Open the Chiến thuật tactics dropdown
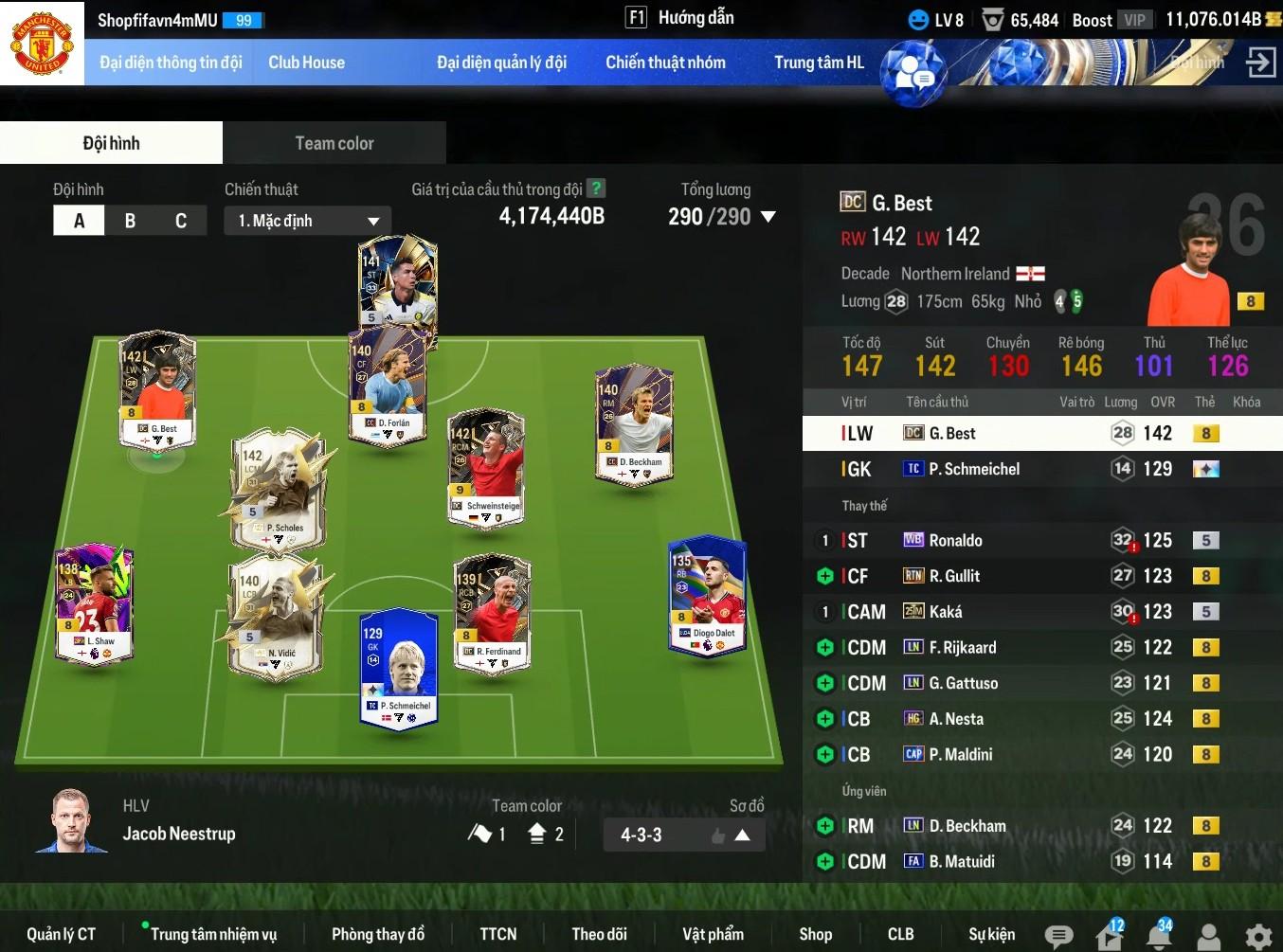 307,221
